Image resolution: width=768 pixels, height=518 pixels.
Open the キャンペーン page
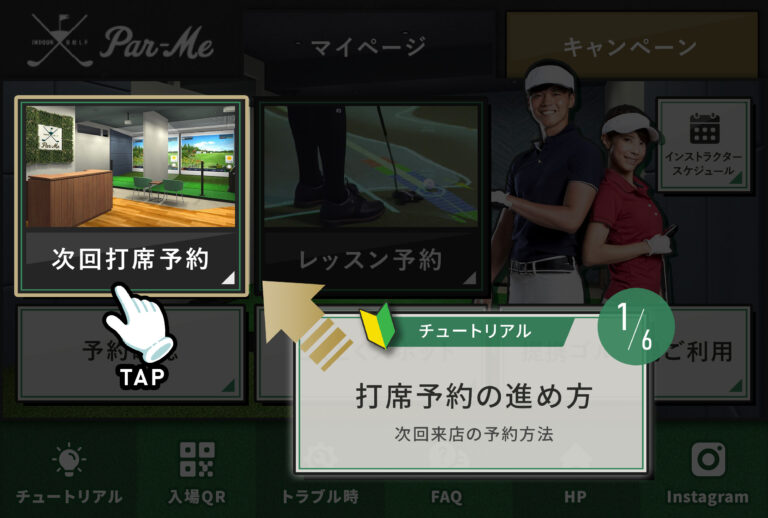tap(629, 46)
